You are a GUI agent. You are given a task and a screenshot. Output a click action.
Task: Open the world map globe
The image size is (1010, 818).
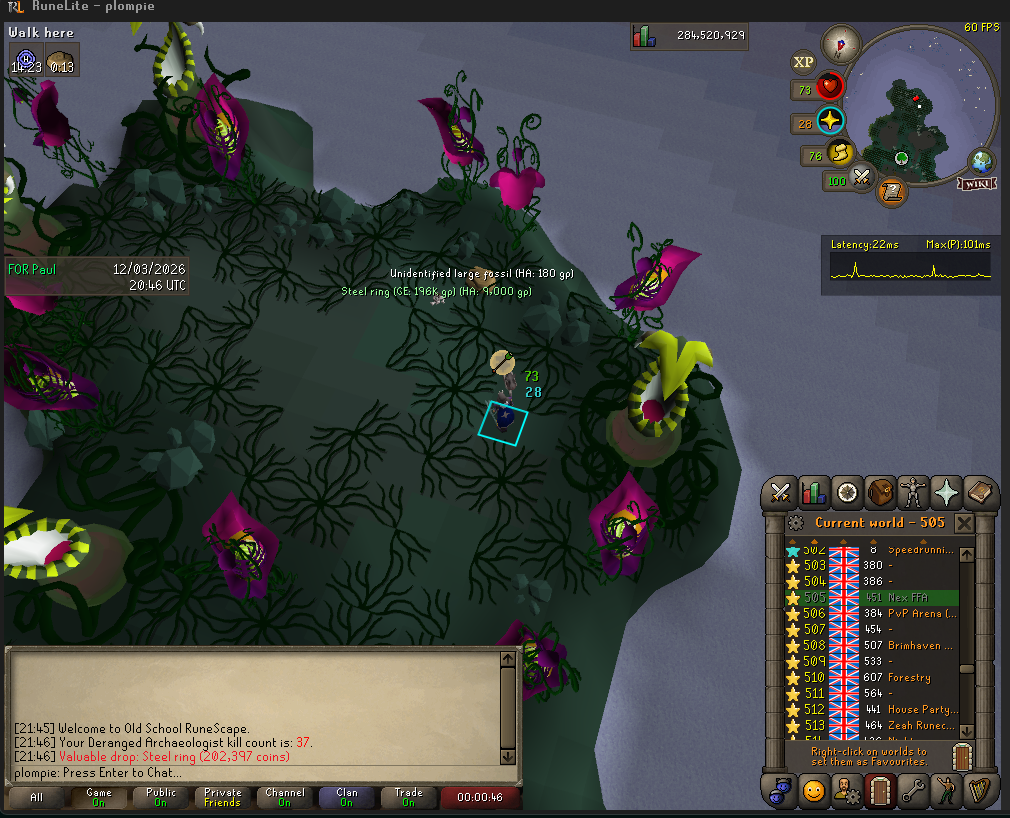coord(981,161)
